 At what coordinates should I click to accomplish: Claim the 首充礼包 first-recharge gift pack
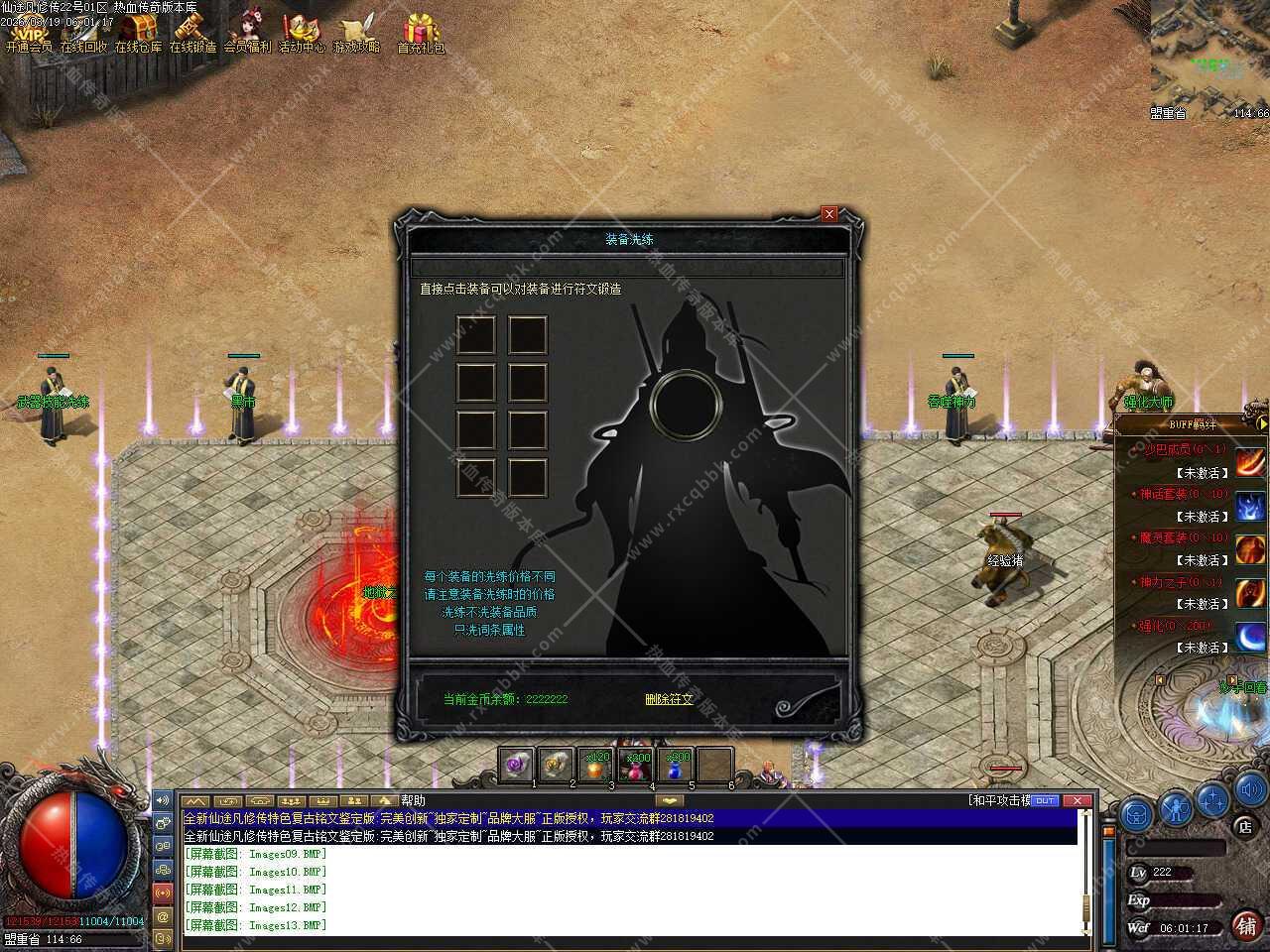coord(422,33)
